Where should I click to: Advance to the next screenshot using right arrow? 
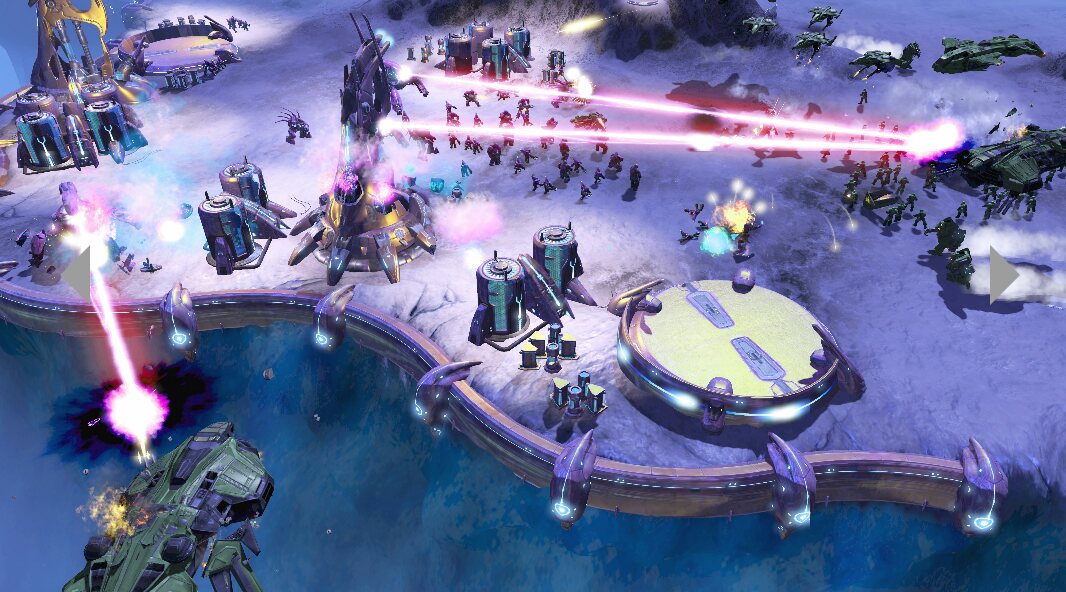1003,274
